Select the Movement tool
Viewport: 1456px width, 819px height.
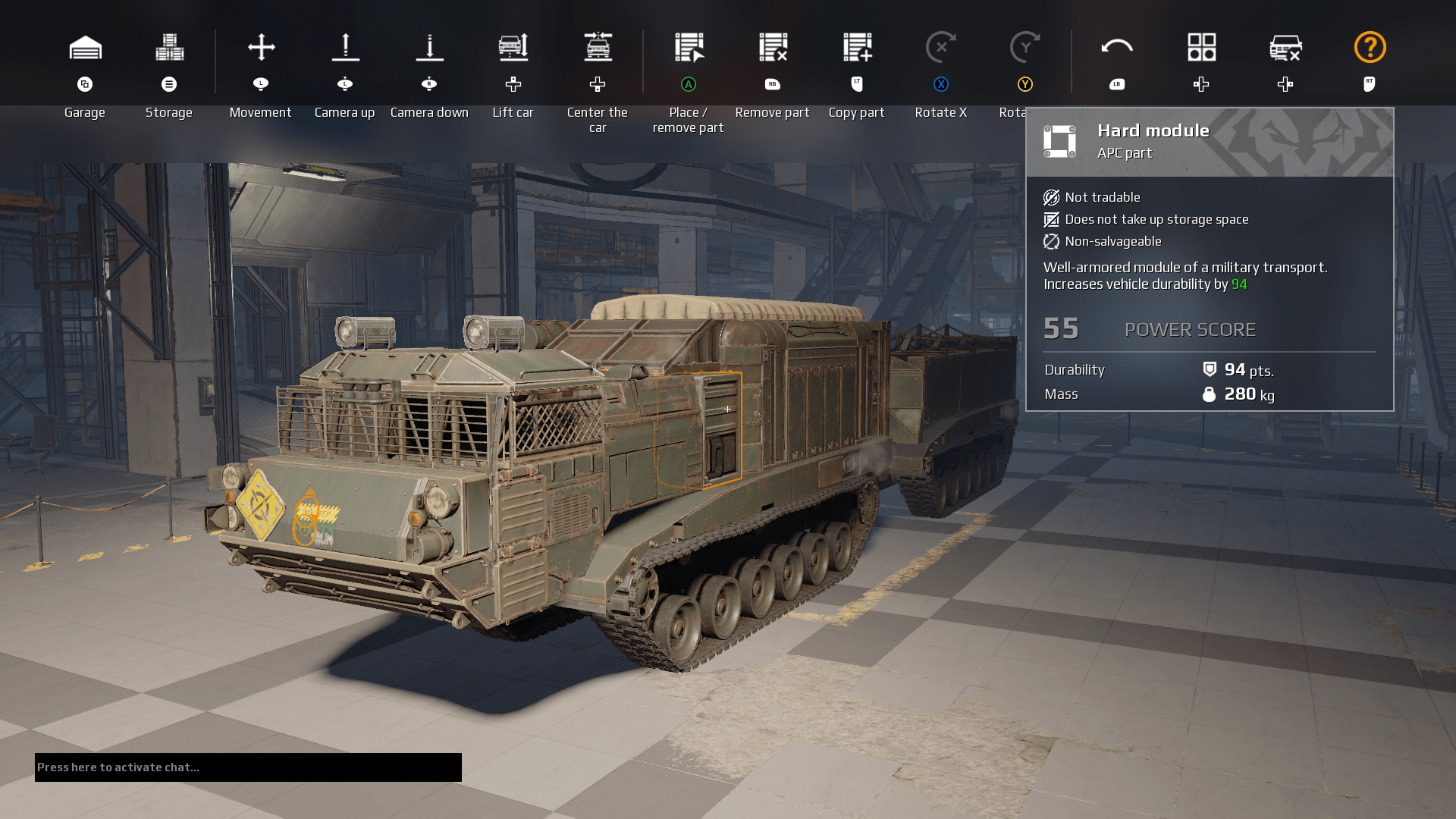(x=261, y=48)
